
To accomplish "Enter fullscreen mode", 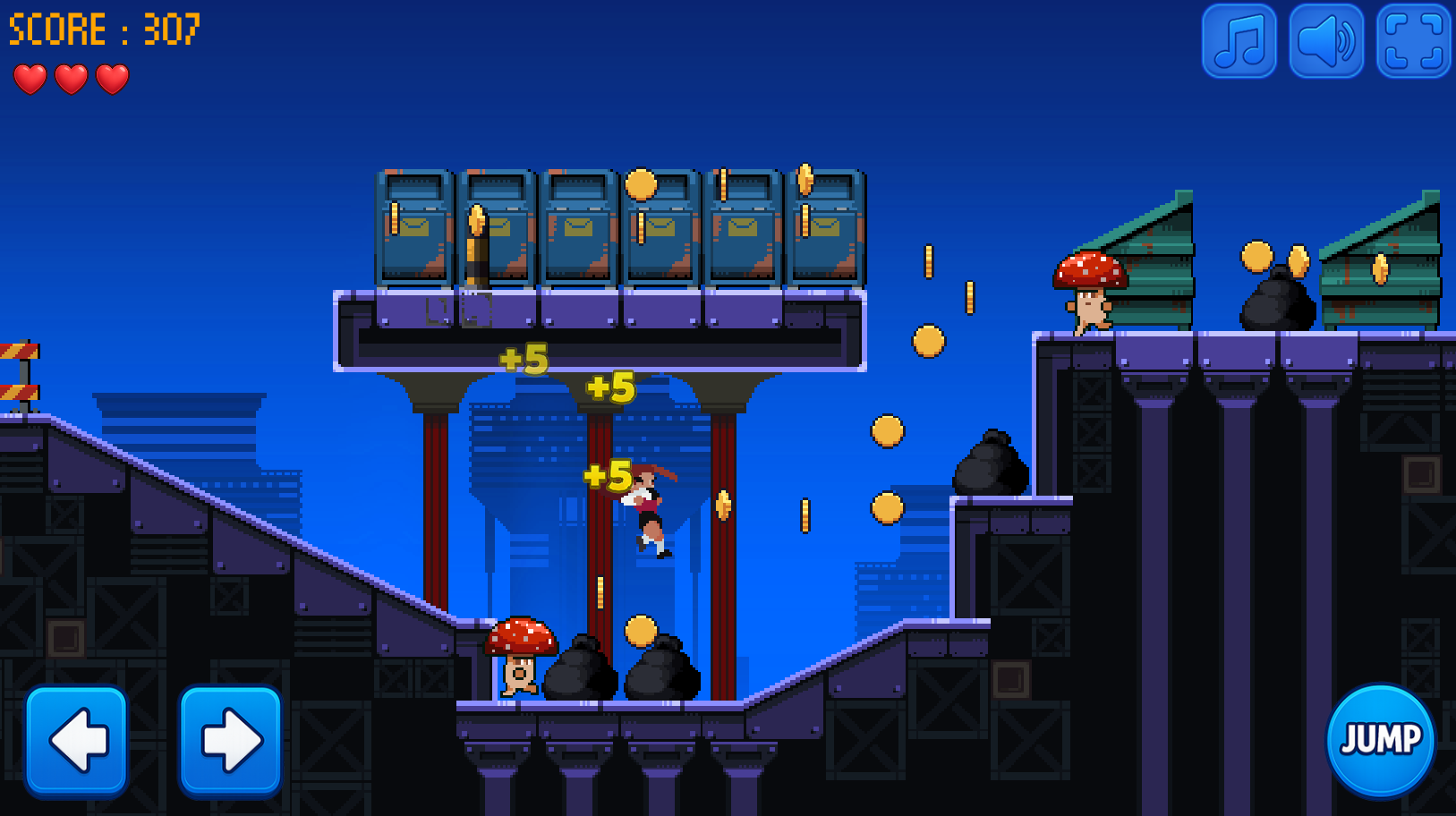I will point(1412,41).
